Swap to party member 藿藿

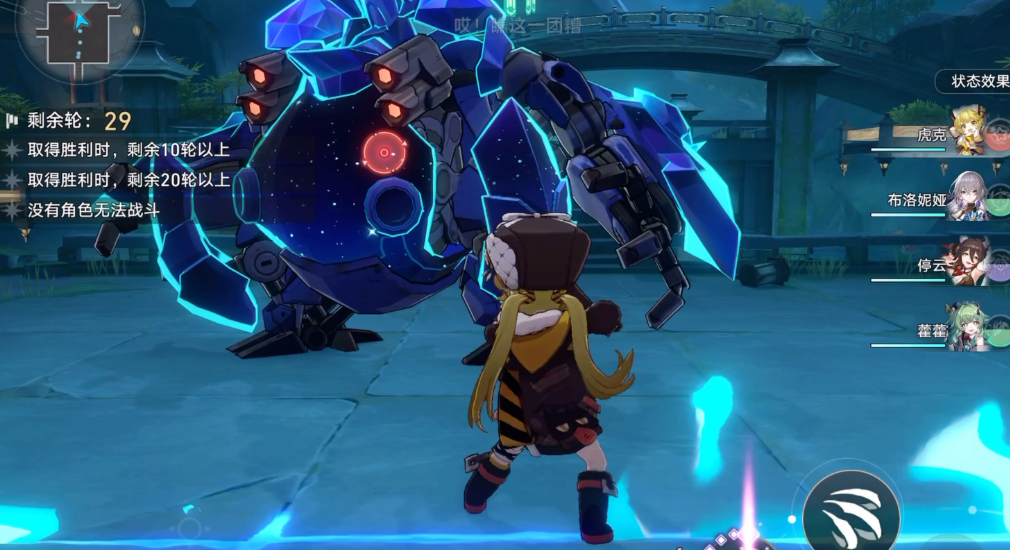click(968, 328)
